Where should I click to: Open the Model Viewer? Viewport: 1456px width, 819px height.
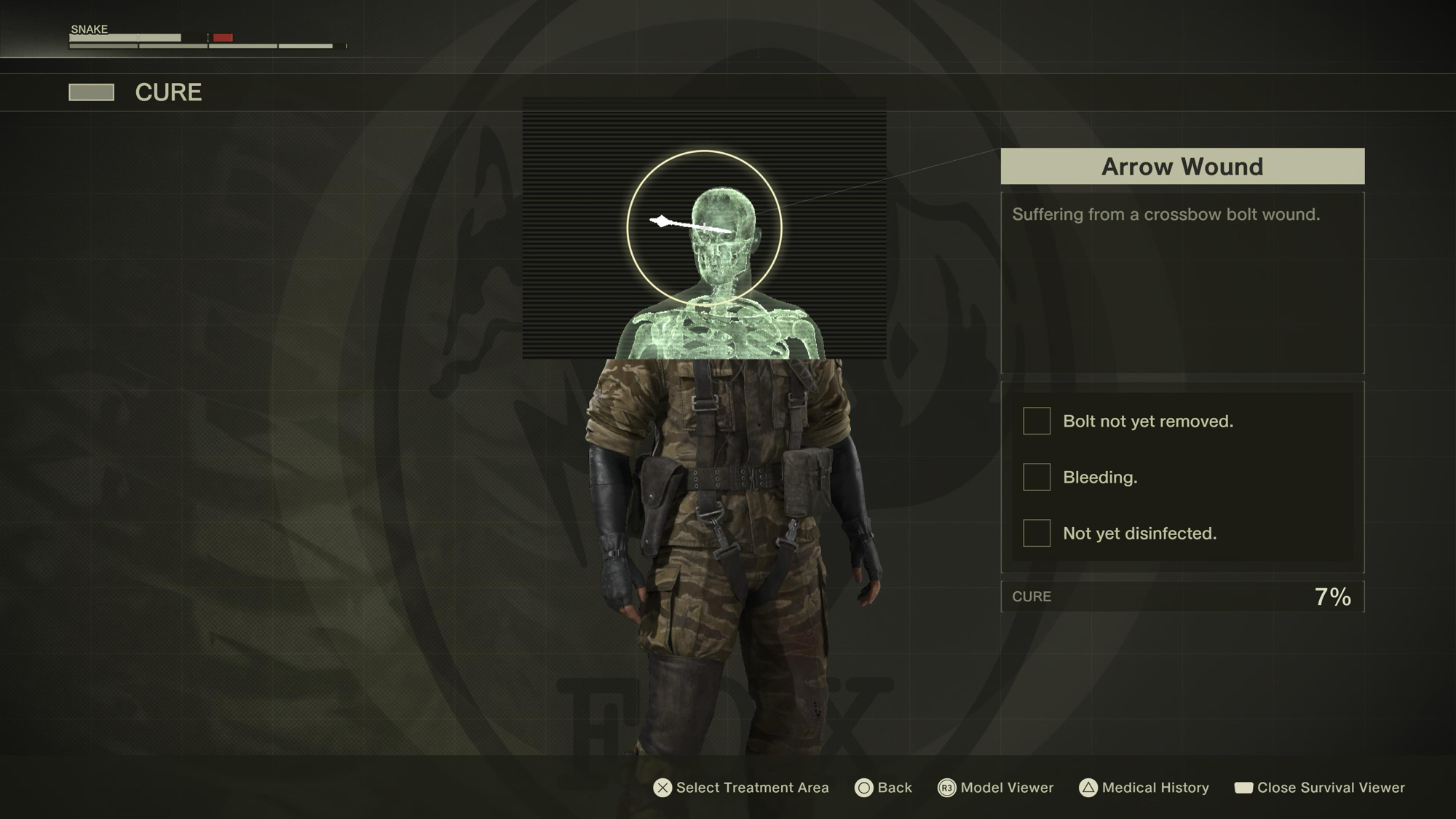point(996,788)
